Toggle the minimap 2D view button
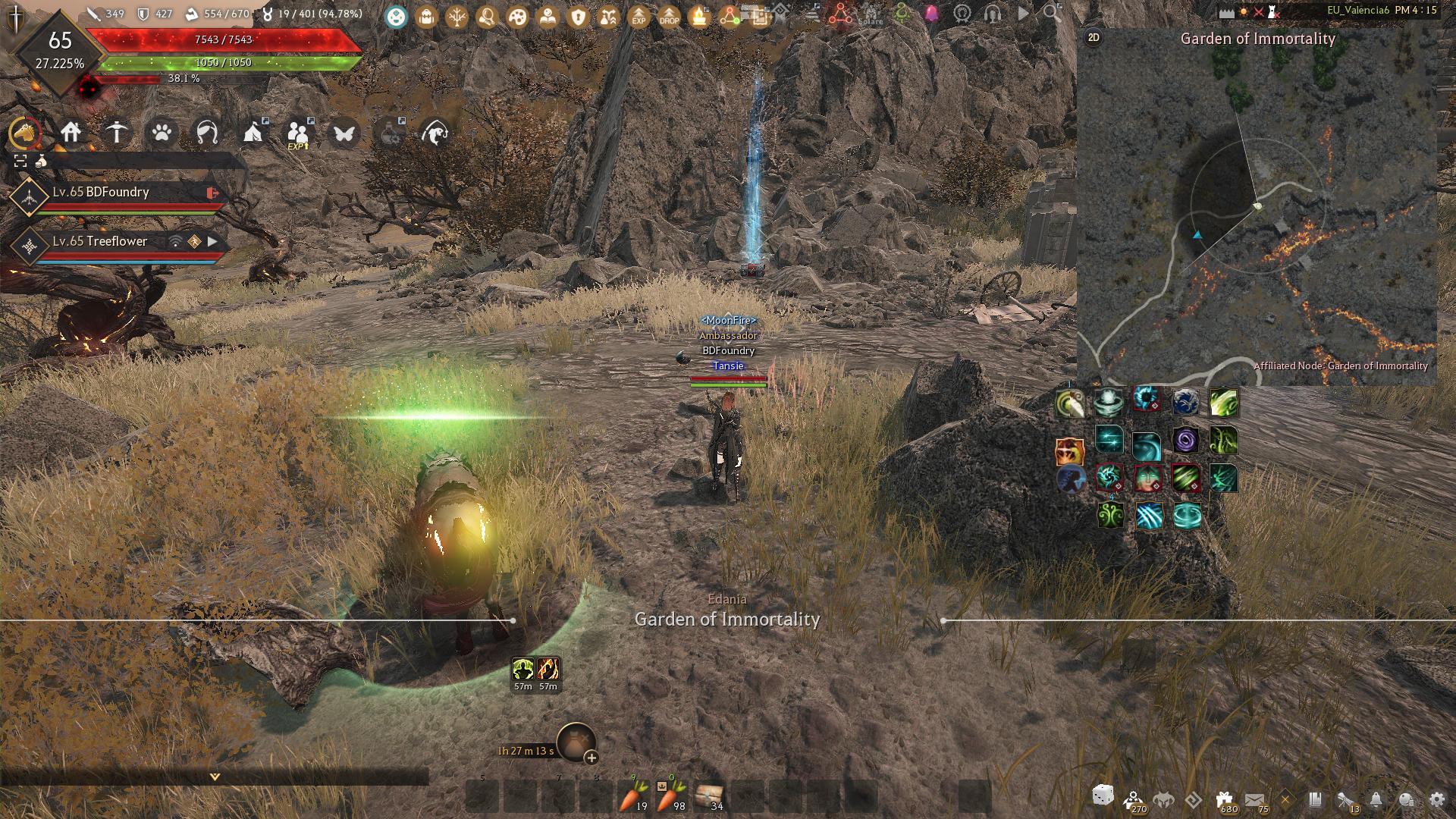 pos(1094,37)
